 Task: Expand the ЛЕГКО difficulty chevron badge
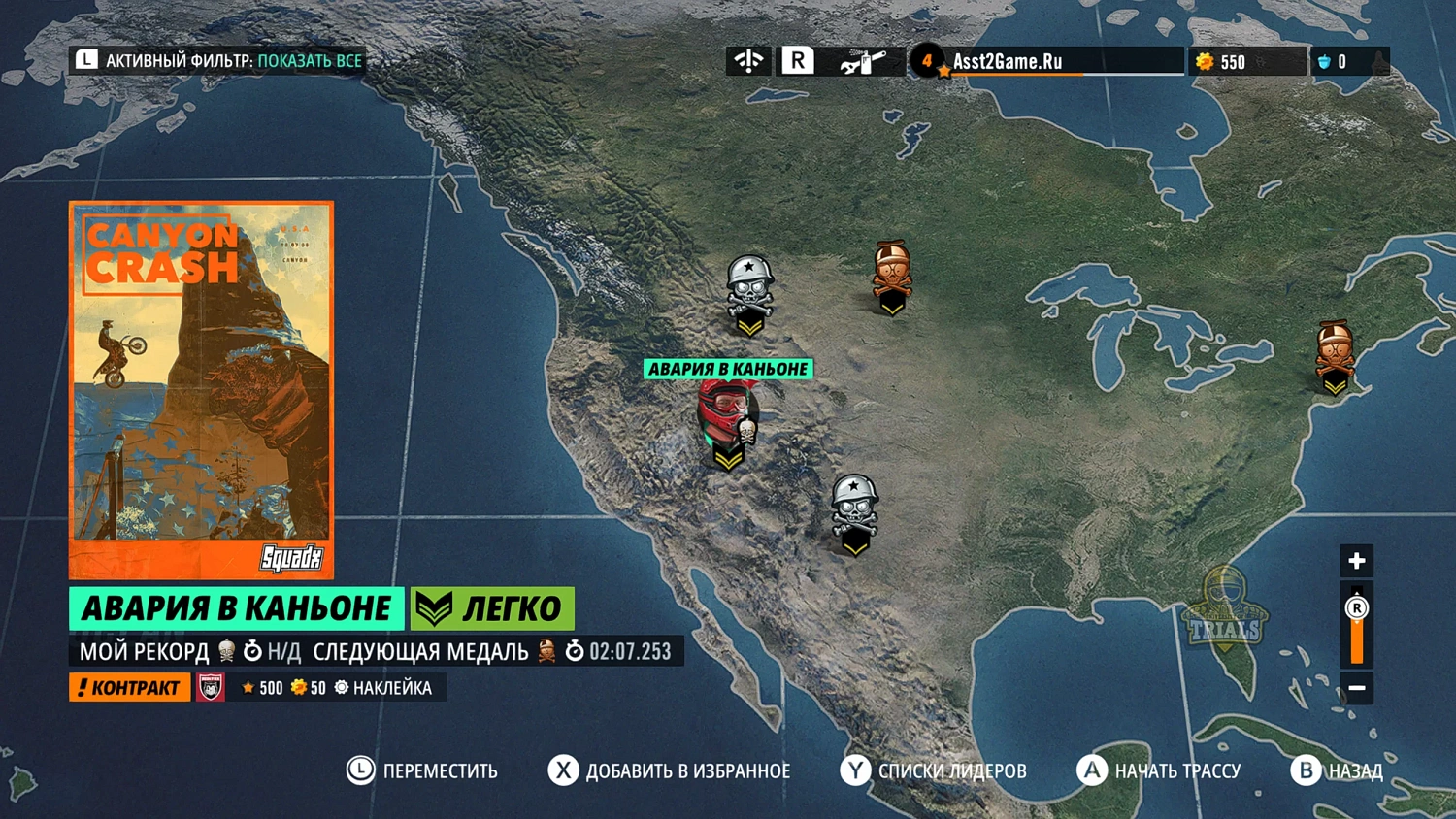(434, 607)
